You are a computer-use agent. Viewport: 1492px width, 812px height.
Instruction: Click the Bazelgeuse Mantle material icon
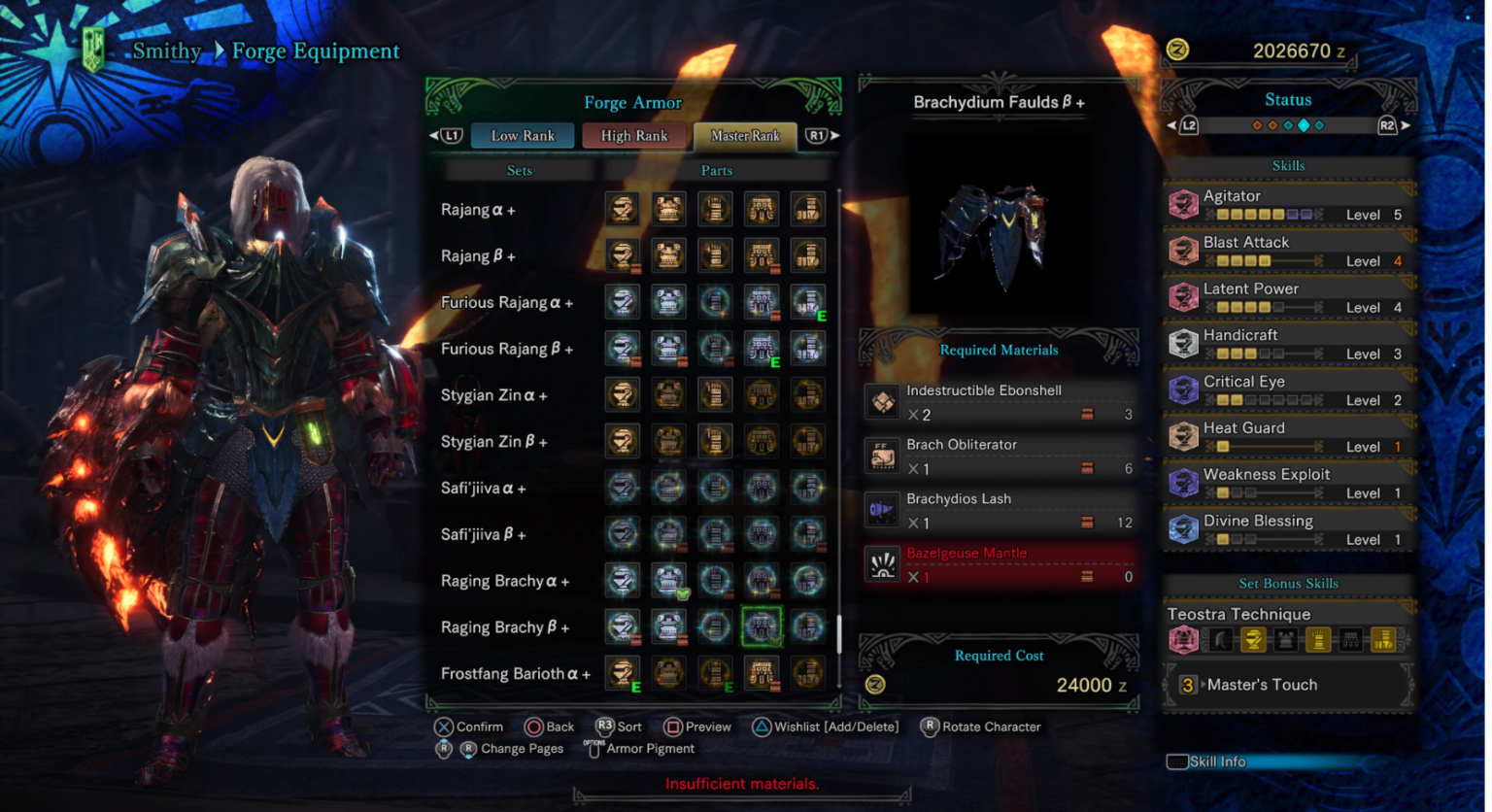(882, 564)
